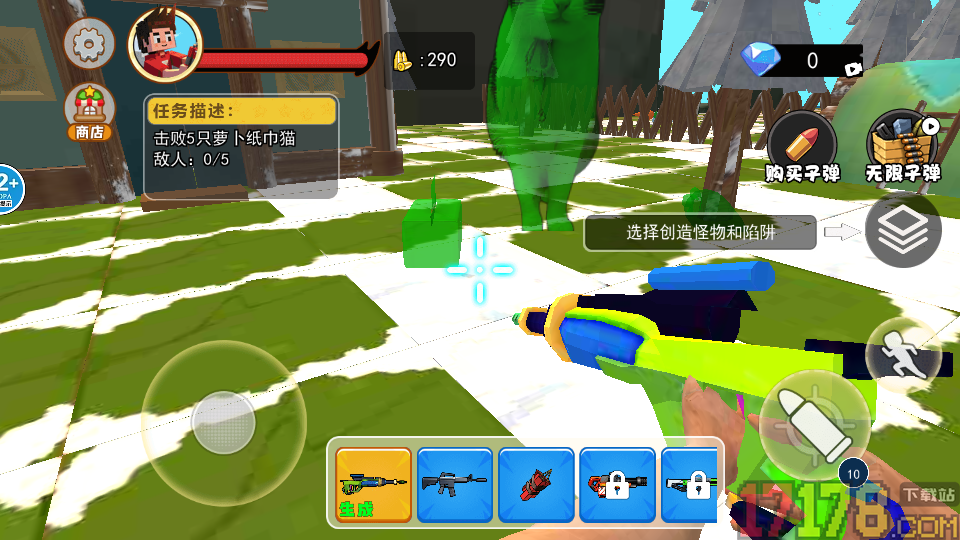Buy bullets with 购买子弹 button
The width and height of the screenshot is (960, 540).
pyautogui.click(x=802, y=147)
